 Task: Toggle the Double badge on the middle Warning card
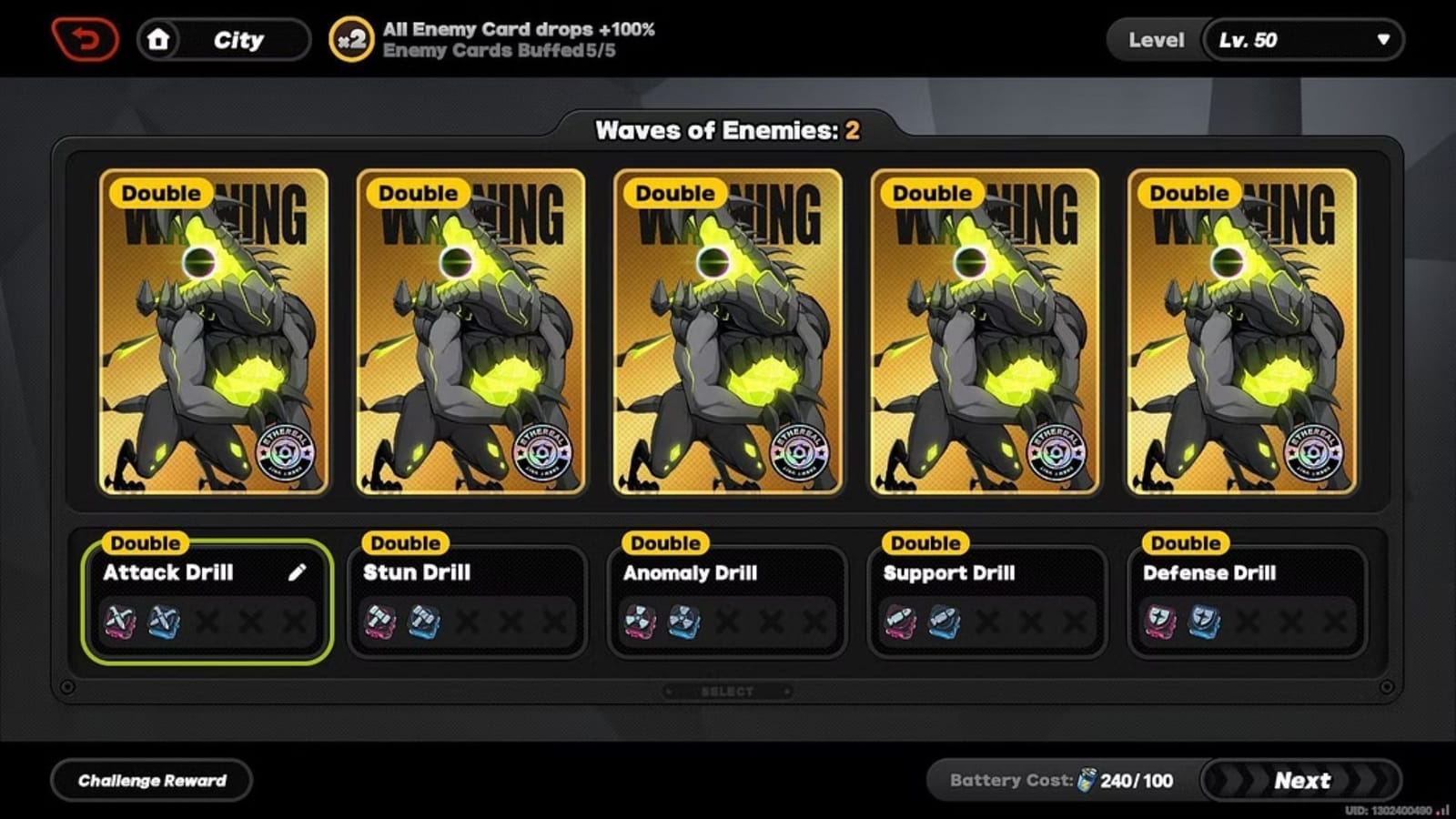(x=673, y=193)
